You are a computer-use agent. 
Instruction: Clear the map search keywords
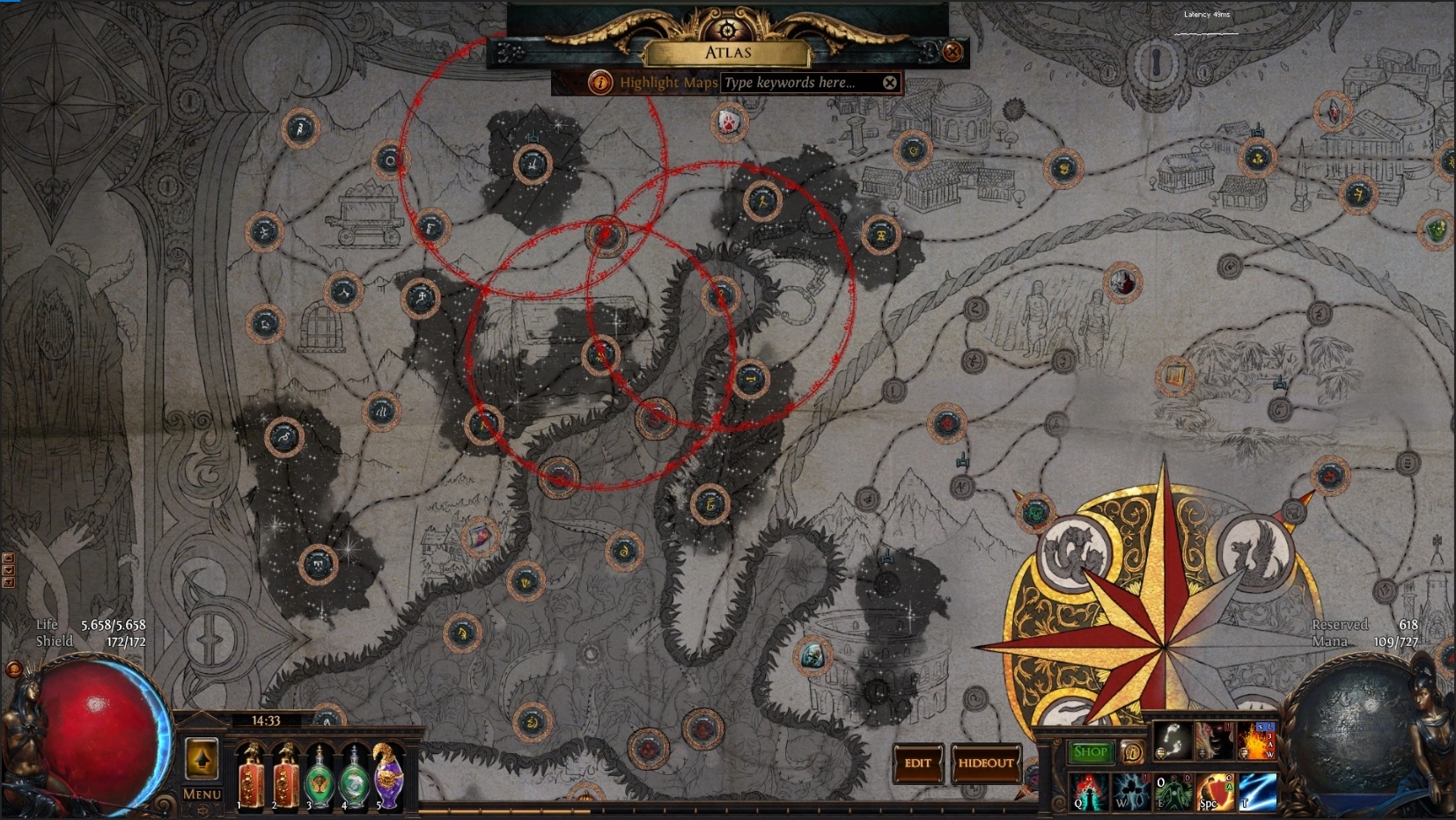(890, 82)
